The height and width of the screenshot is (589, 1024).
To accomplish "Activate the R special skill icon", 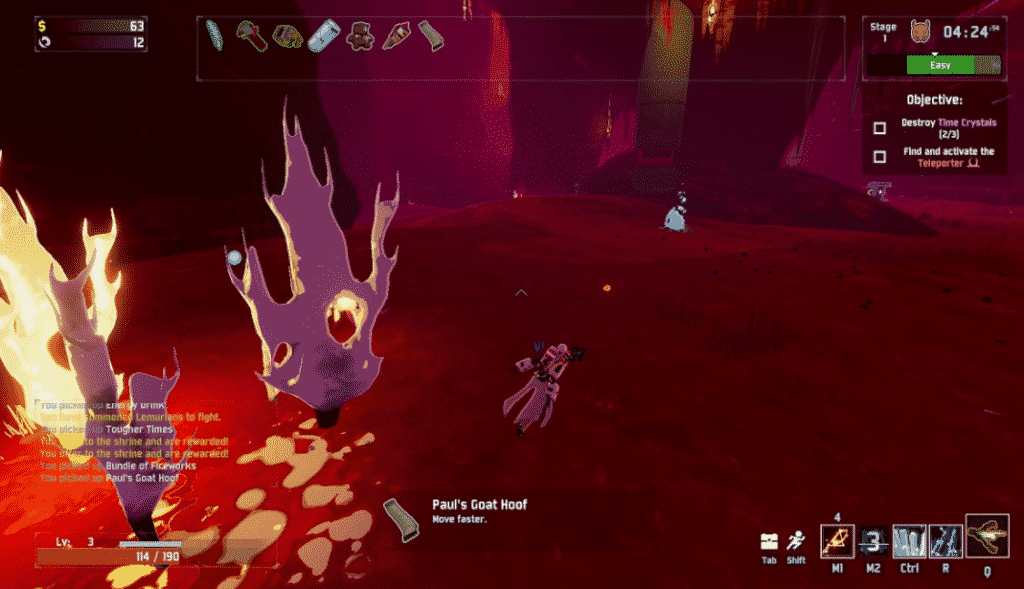I will (x=945, y=542).
